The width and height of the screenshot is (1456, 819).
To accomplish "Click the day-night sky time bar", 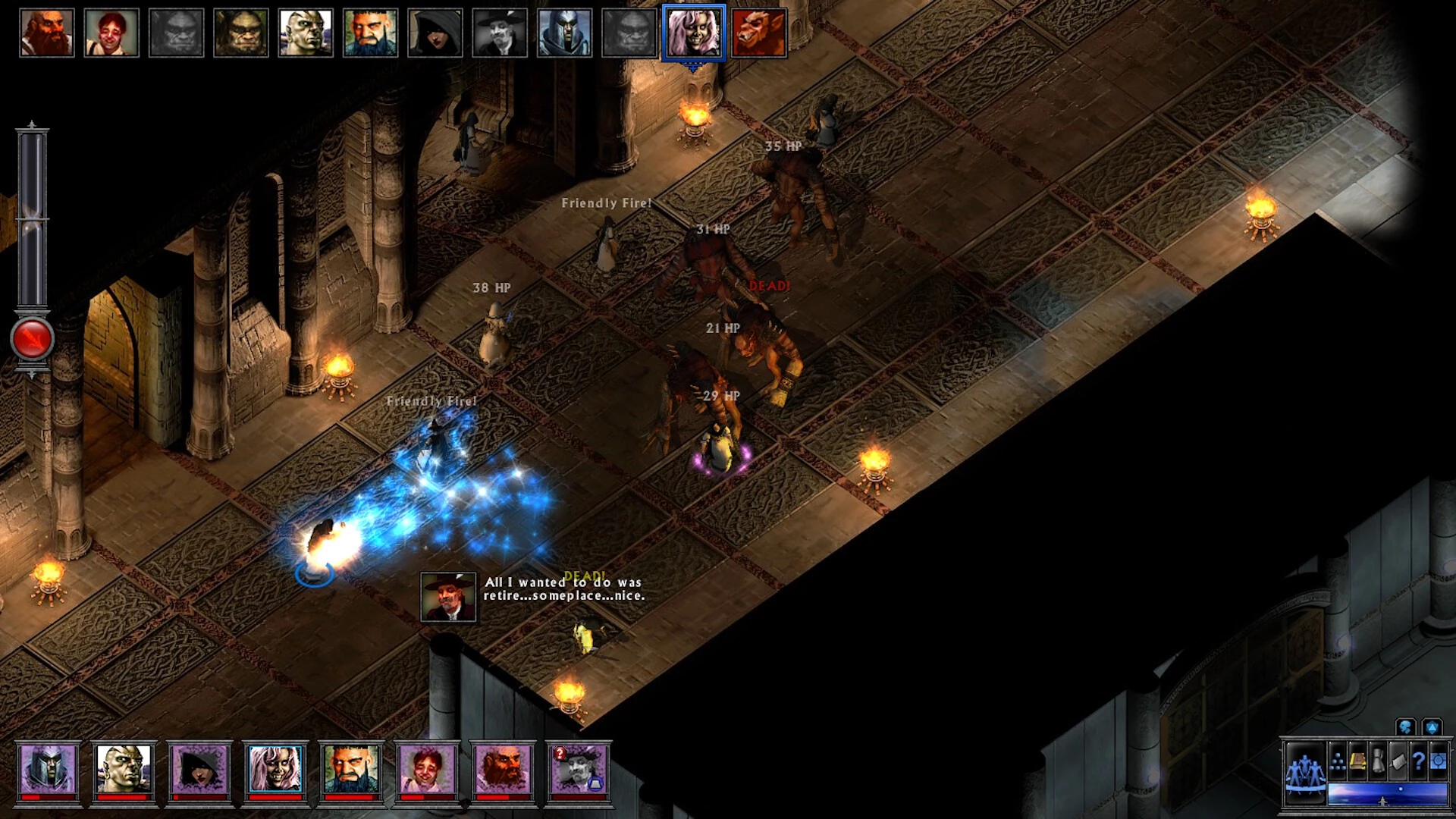I will [1387, 794].
